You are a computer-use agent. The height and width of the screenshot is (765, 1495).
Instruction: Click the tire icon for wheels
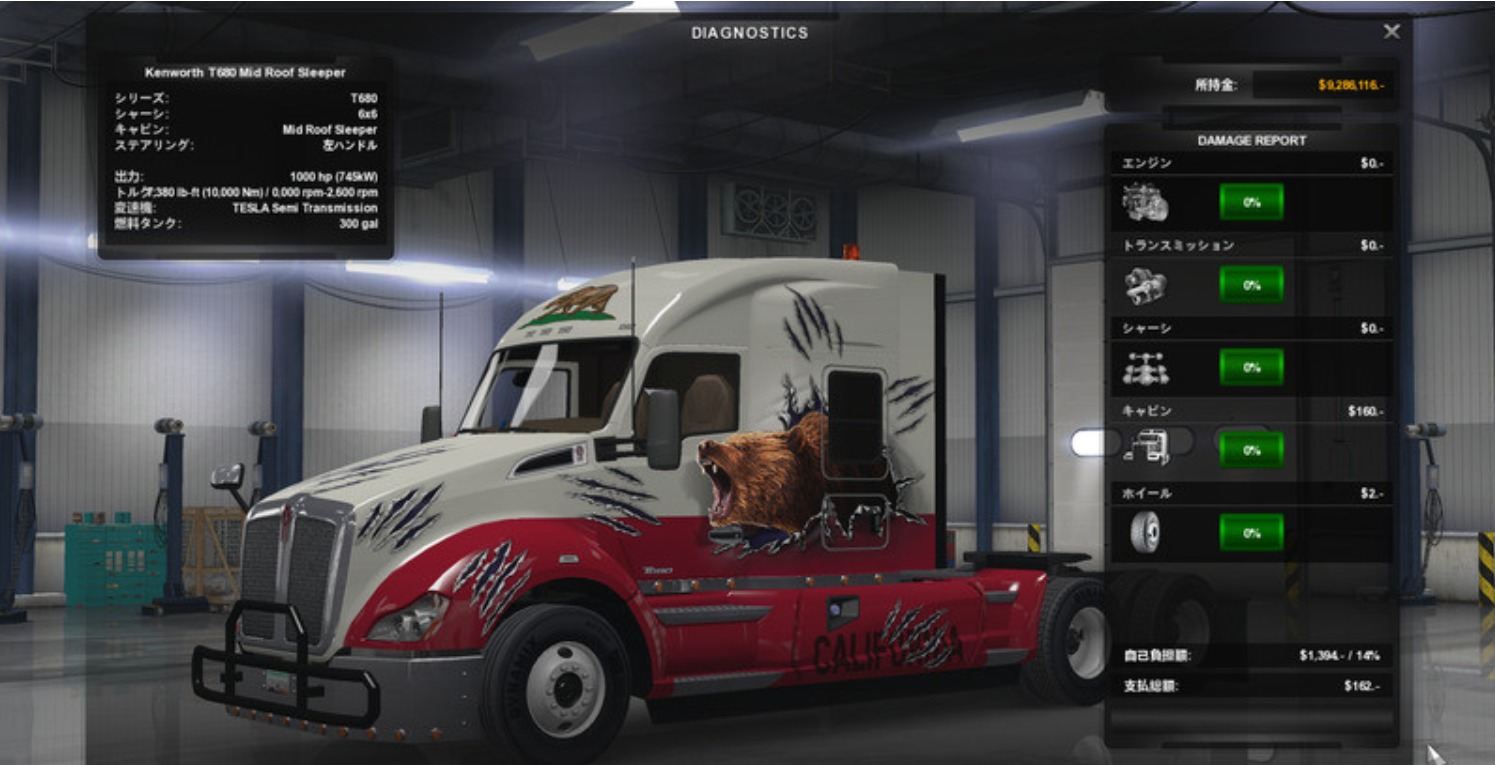tap(1145, 533)
